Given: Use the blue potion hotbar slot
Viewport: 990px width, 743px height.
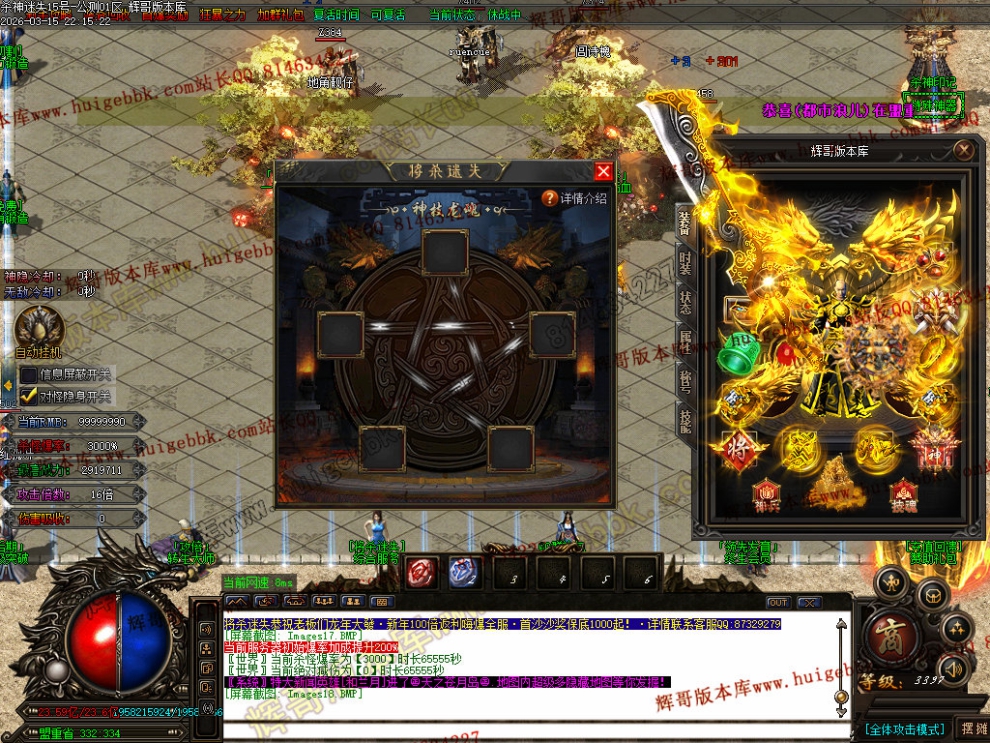Looking at the screenshot, I should [x=464, y=573].
